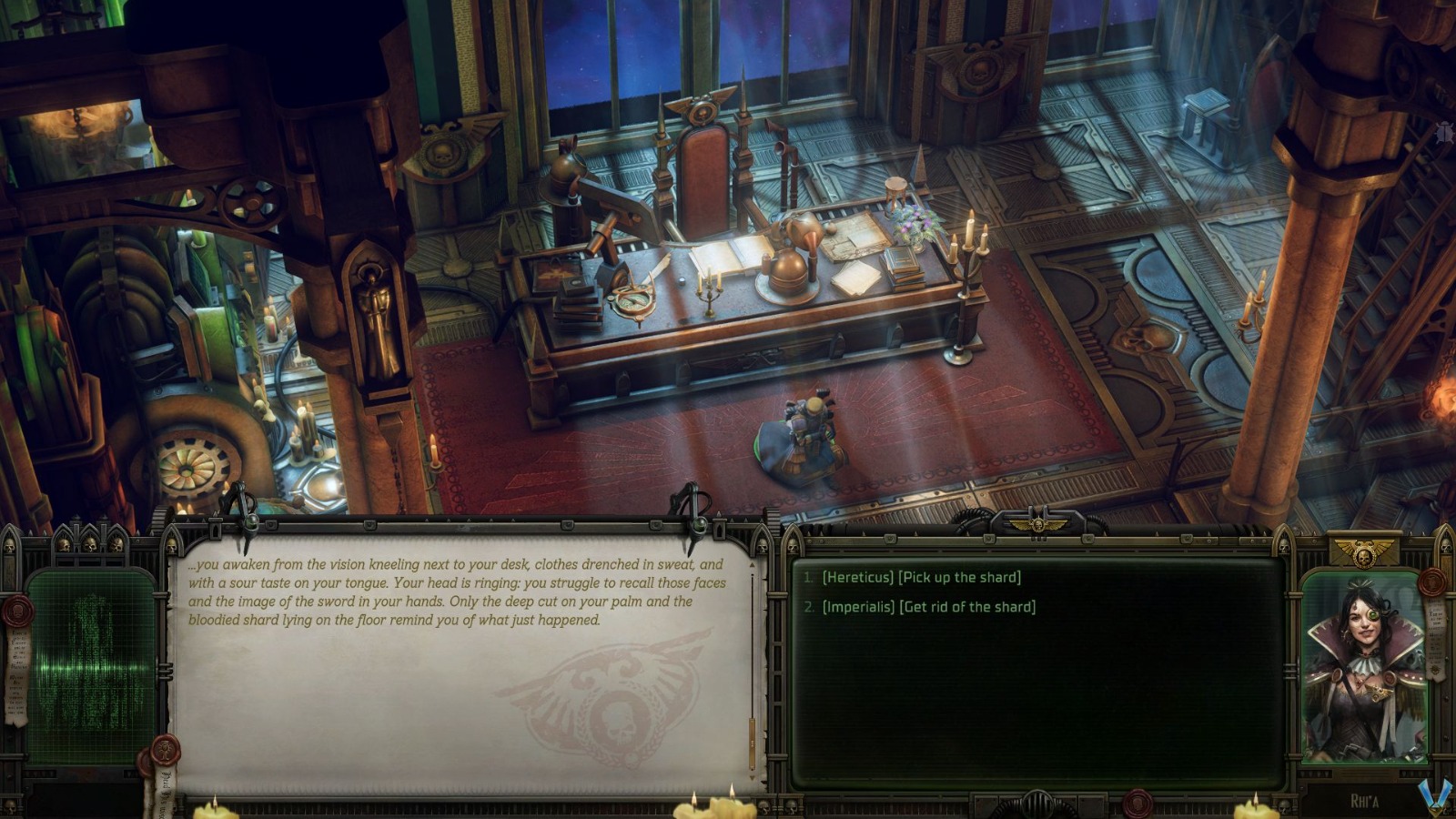Image resolution: width=1456 pixels, height=819 pixels.
Task: Click the golden aquila emblem above the responses panel
Action: pos(1039,523)
